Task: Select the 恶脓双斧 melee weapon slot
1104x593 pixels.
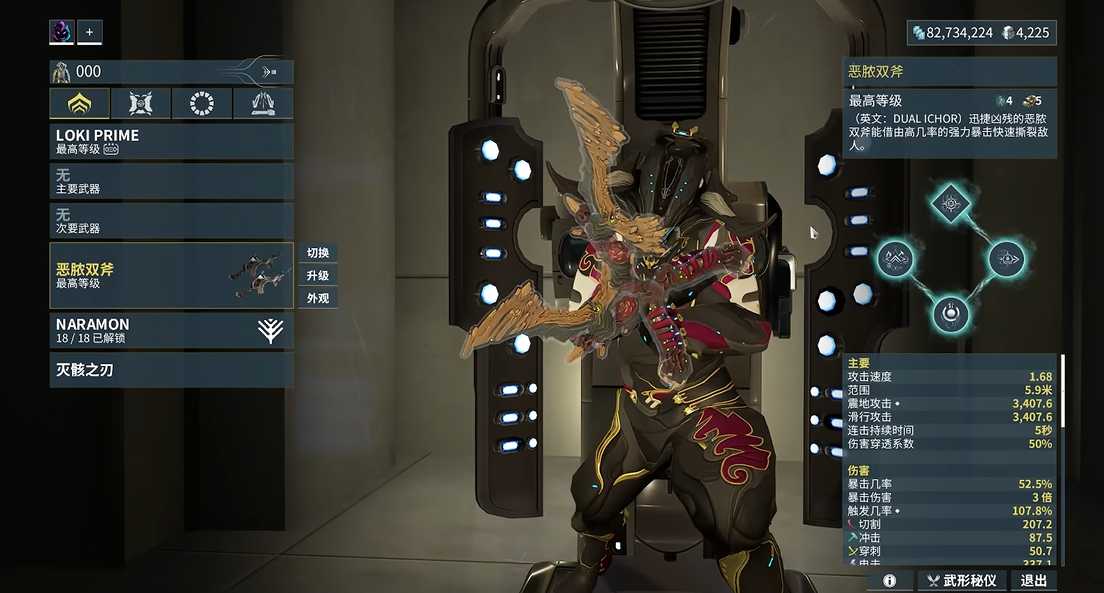Action: (171, 275)
